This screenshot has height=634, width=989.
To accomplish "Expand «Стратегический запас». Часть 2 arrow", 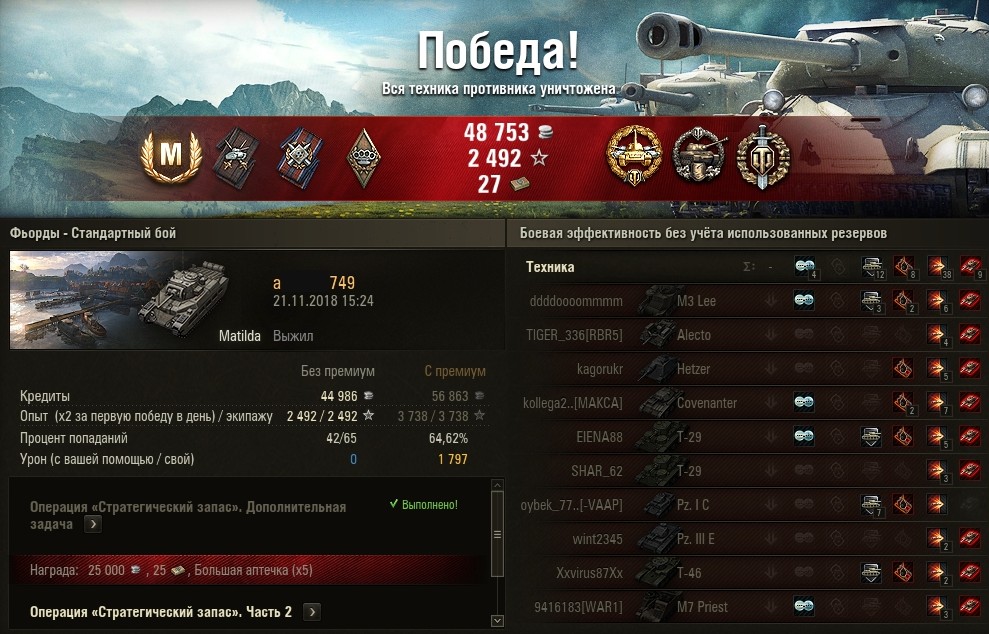I will point(312,612).
